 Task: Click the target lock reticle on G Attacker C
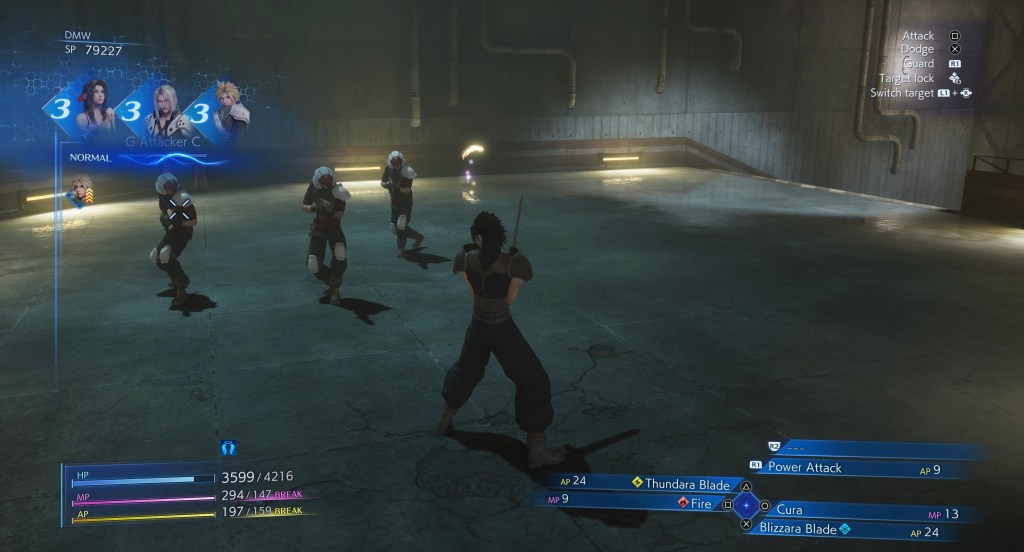pyautogui.click(x=180, y=209)
